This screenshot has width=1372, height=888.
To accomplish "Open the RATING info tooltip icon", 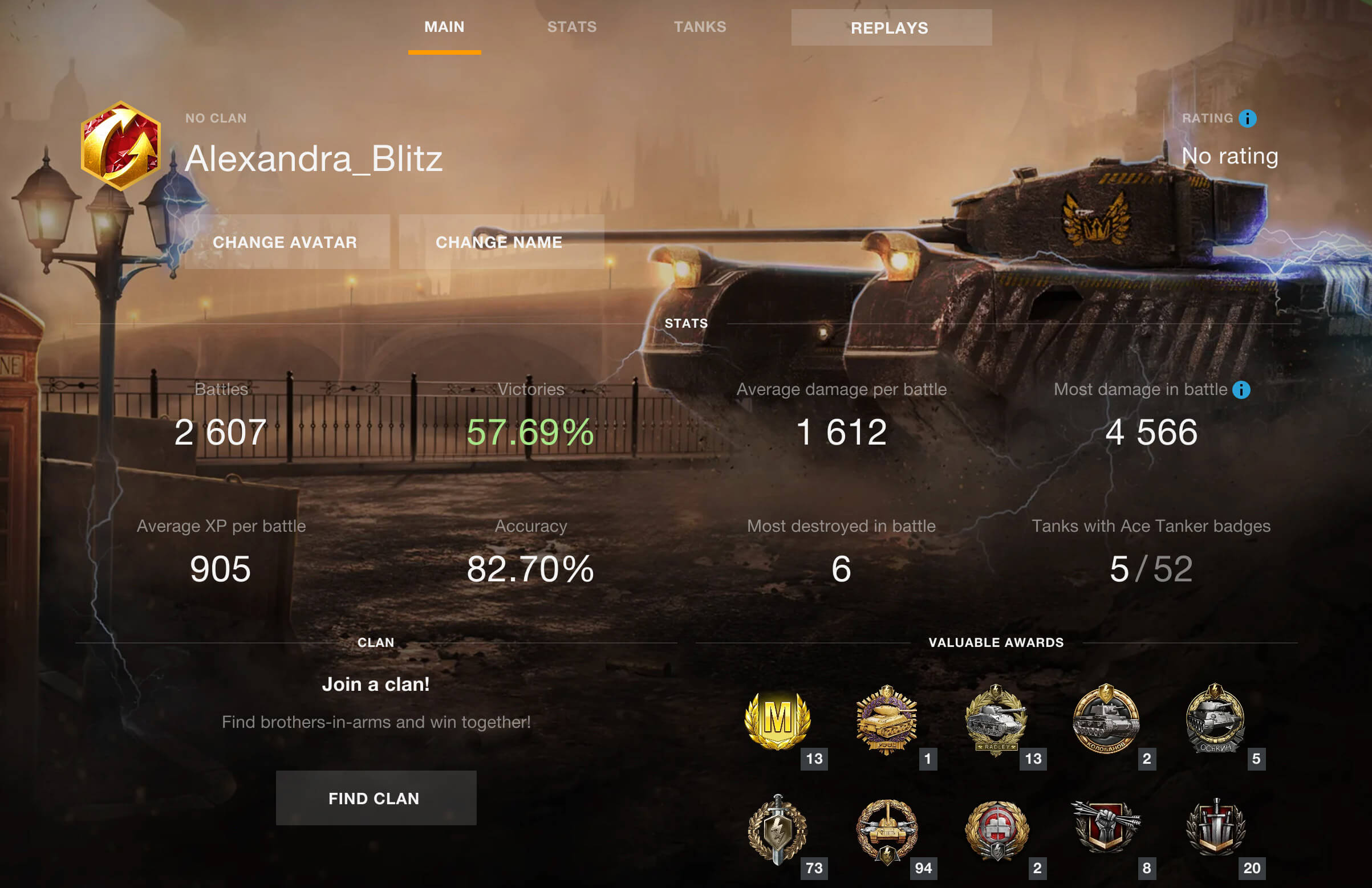I will (x=1247, y=118).
